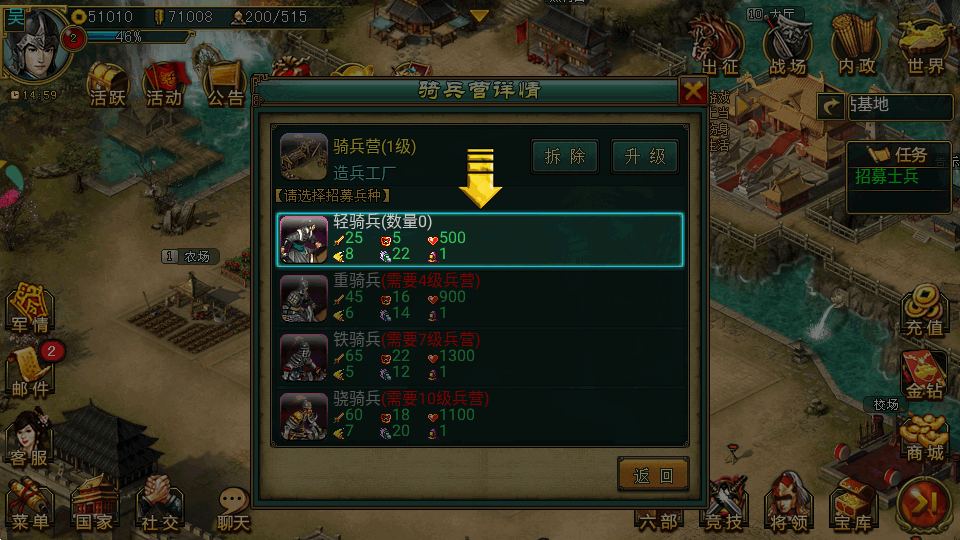Open the 充值 recharge icon
The width and height of the screenshot is (960, 540).
click(x=923, y=310)
